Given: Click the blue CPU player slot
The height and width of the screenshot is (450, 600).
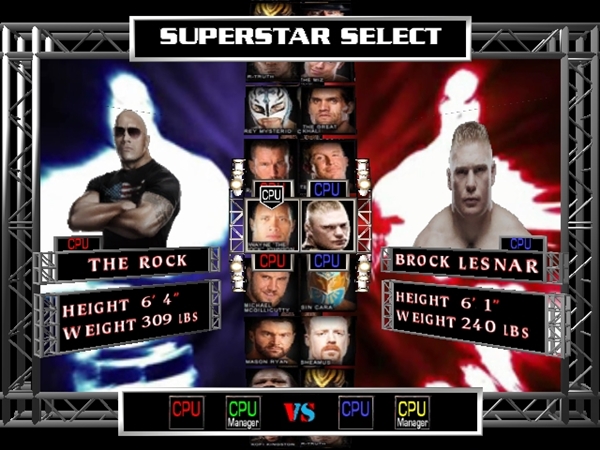Looking at the screenshot, I should (x=356, y=412).
